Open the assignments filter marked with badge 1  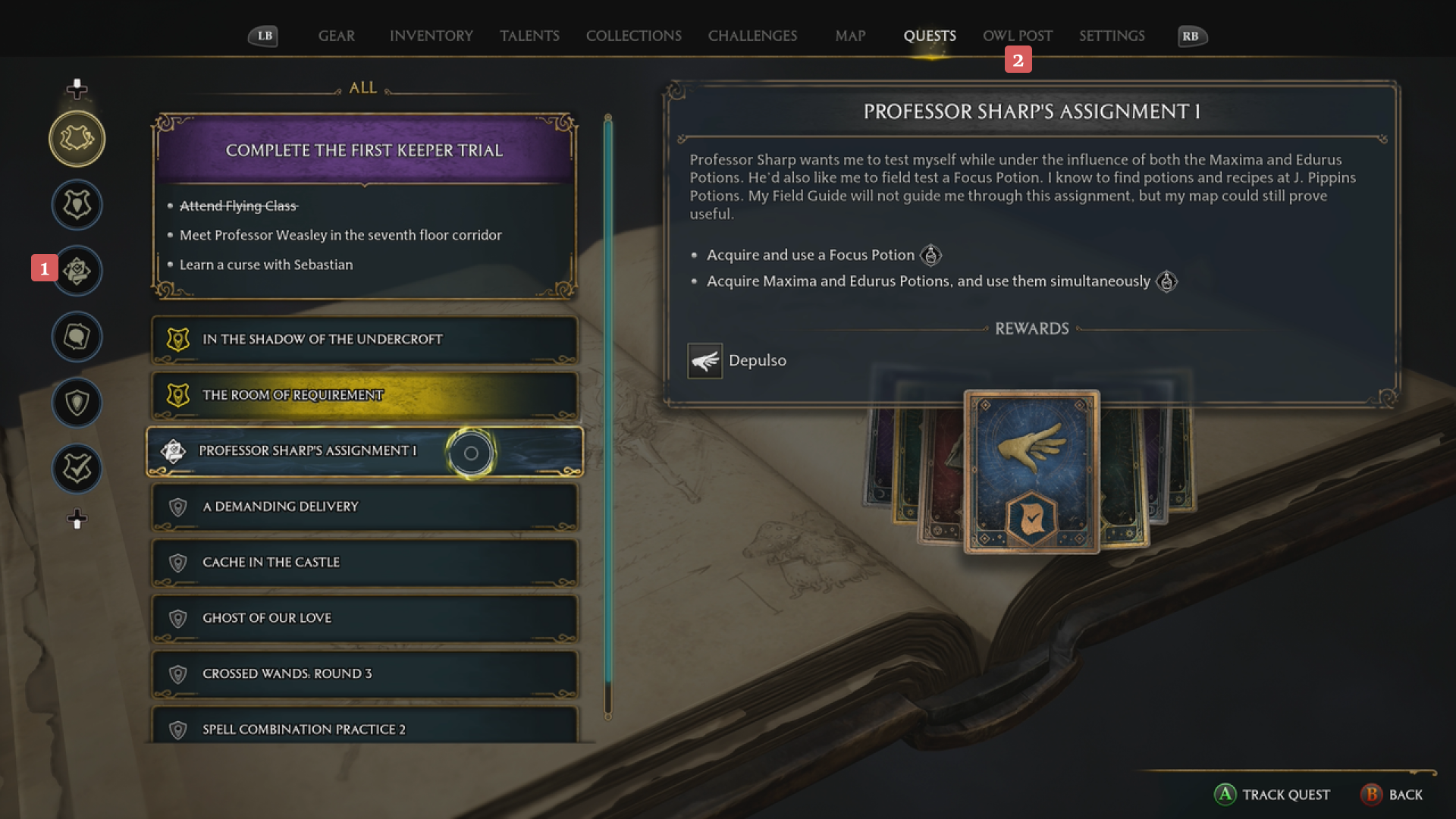click(77, 271)
